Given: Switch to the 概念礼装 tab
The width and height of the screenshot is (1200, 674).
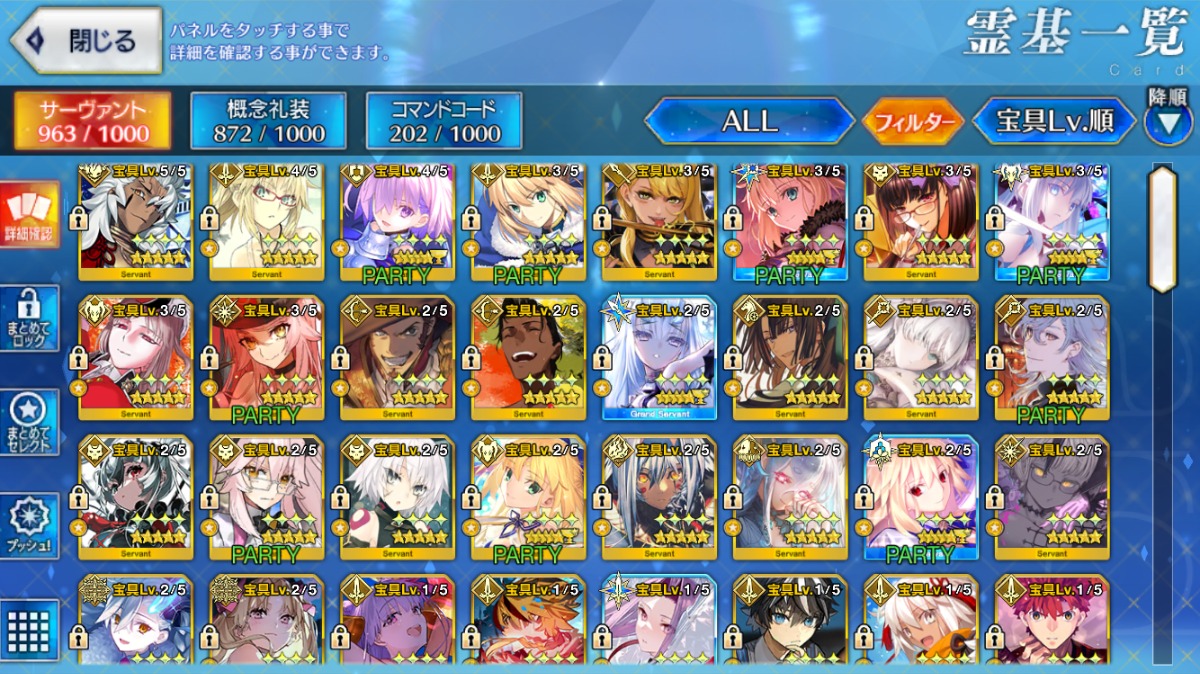Looking at the screenshot, I should [268, 121].
